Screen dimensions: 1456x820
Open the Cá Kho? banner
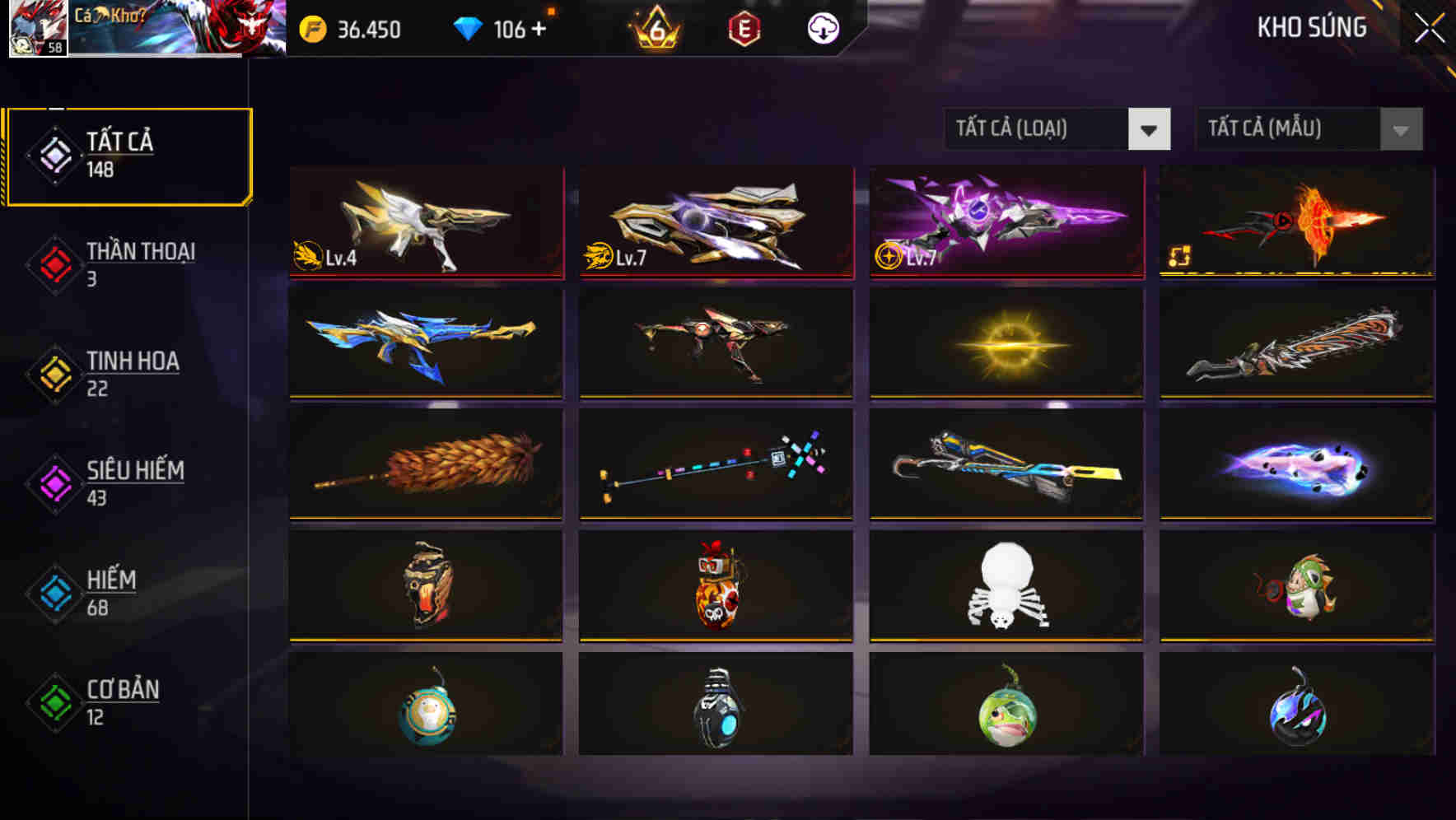(177, 30)
